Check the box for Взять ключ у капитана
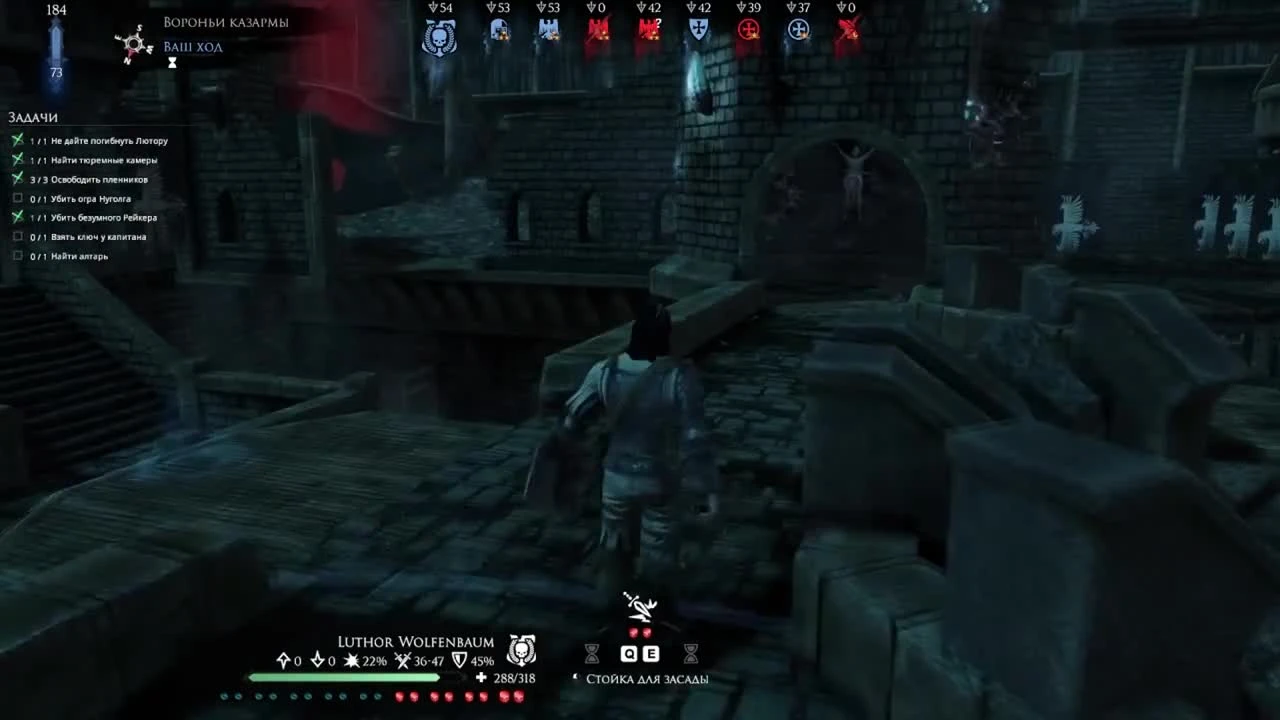 17,237
